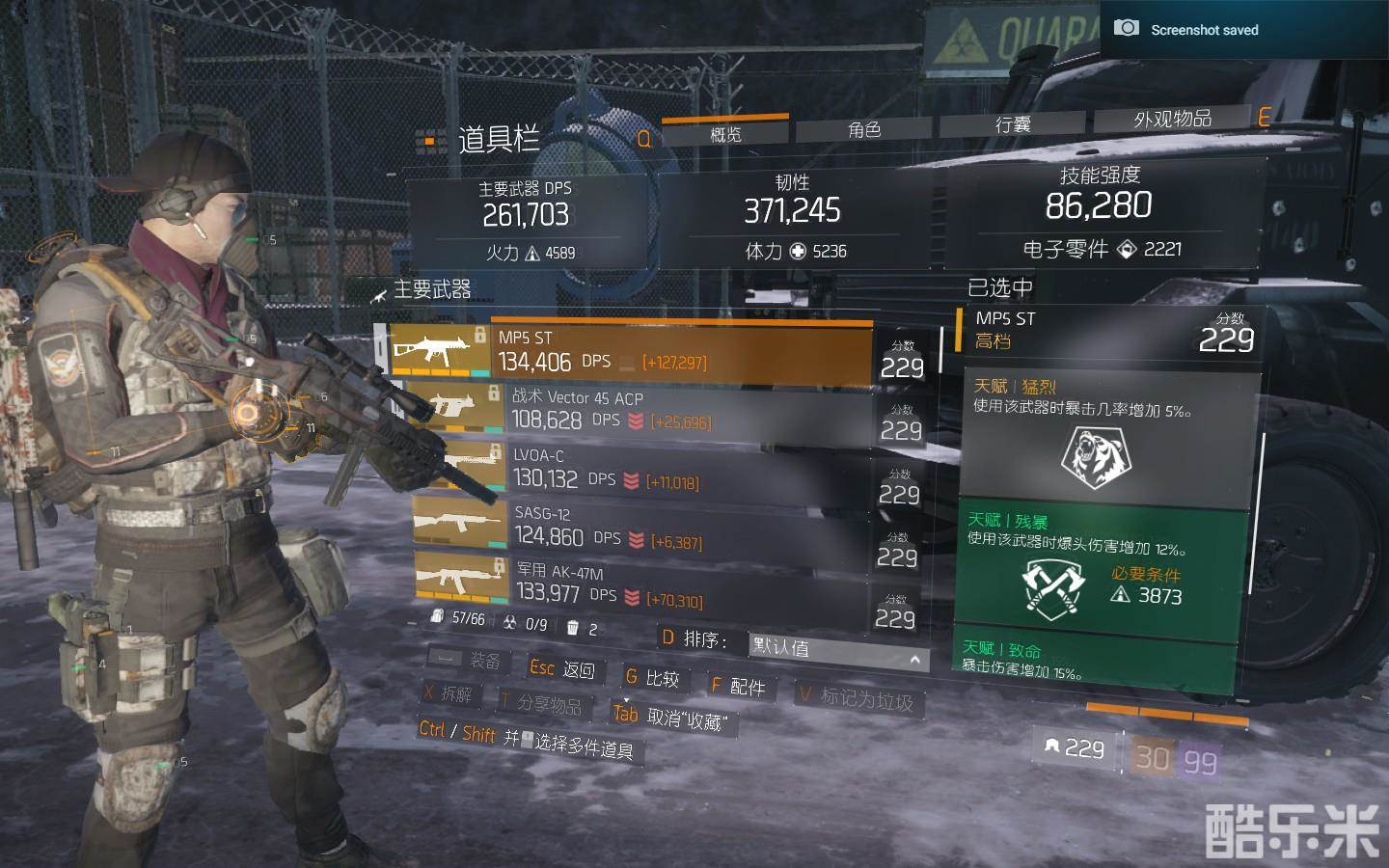Show the 致命 talent panel
Screen dimensions: 1389x868
[x=1095, y=661]
